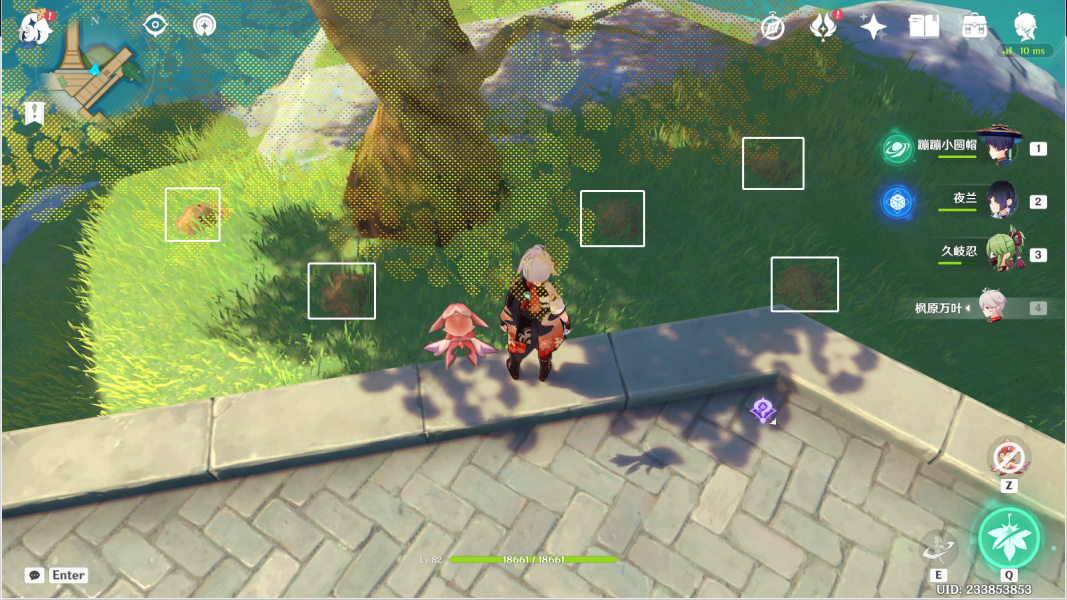The height and width of the screenshot is (600, 1067).
Task: Toggle the quest navigation eye icon
Action: [156, 25]
